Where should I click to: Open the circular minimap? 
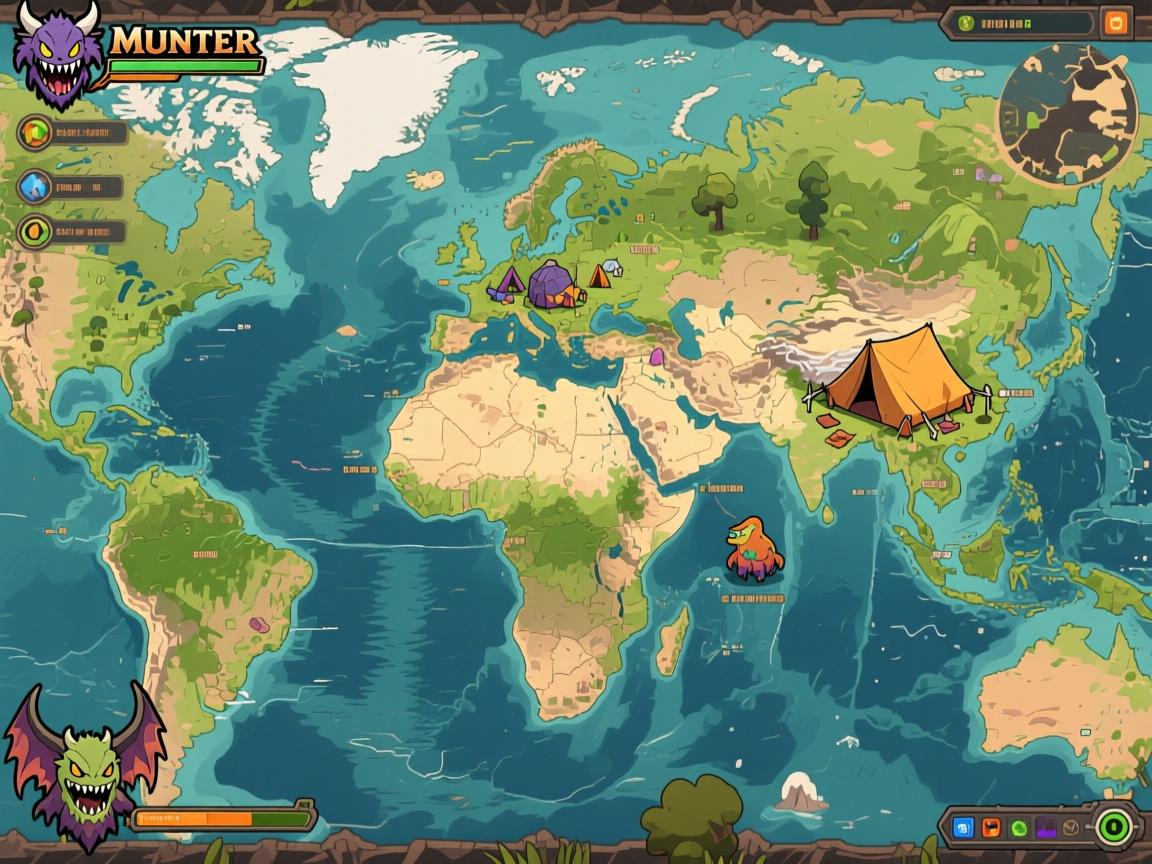point(1068,114)
